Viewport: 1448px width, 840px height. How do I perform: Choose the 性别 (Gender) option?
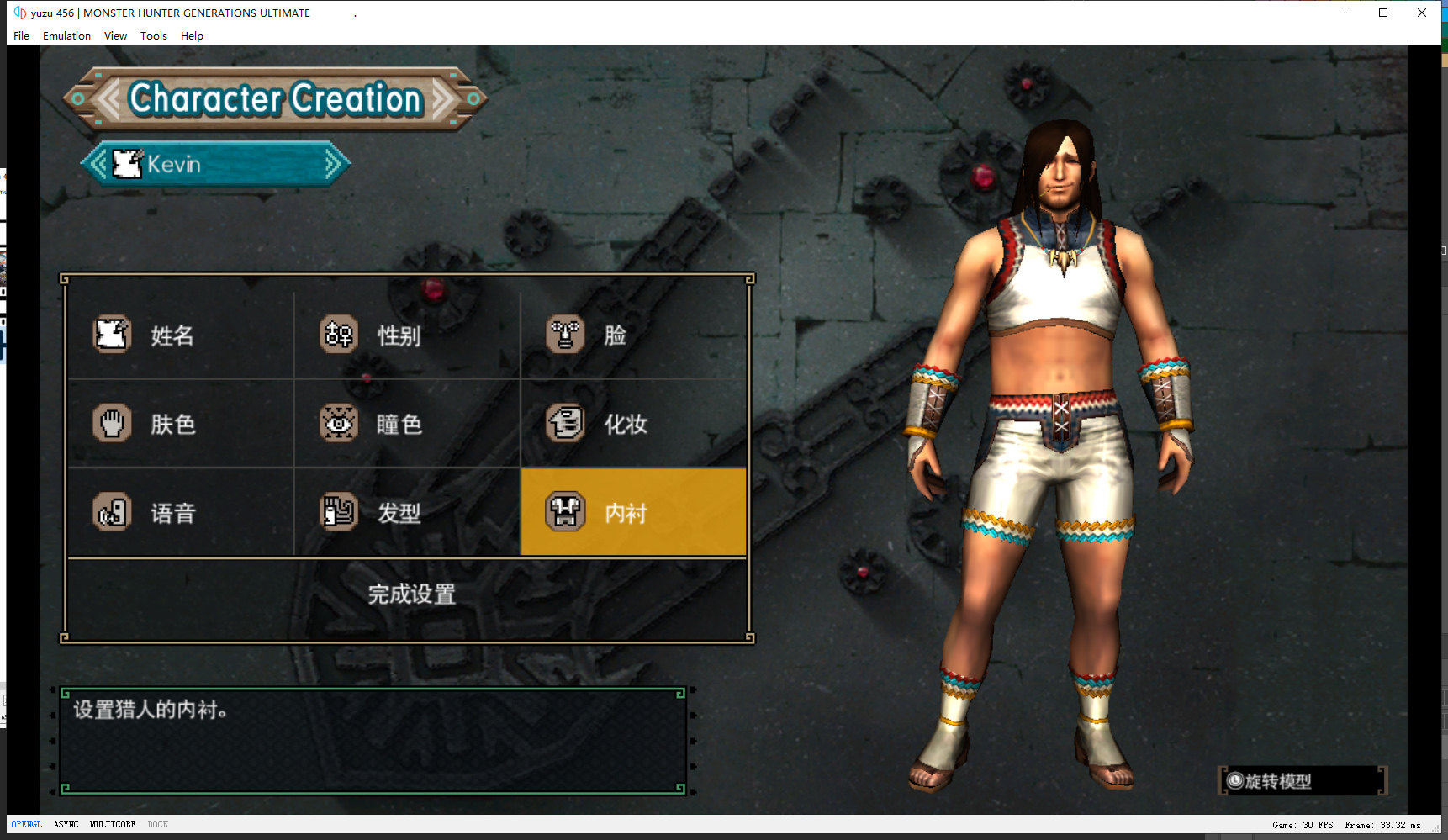pyautogui.click(x=399, y=335)
